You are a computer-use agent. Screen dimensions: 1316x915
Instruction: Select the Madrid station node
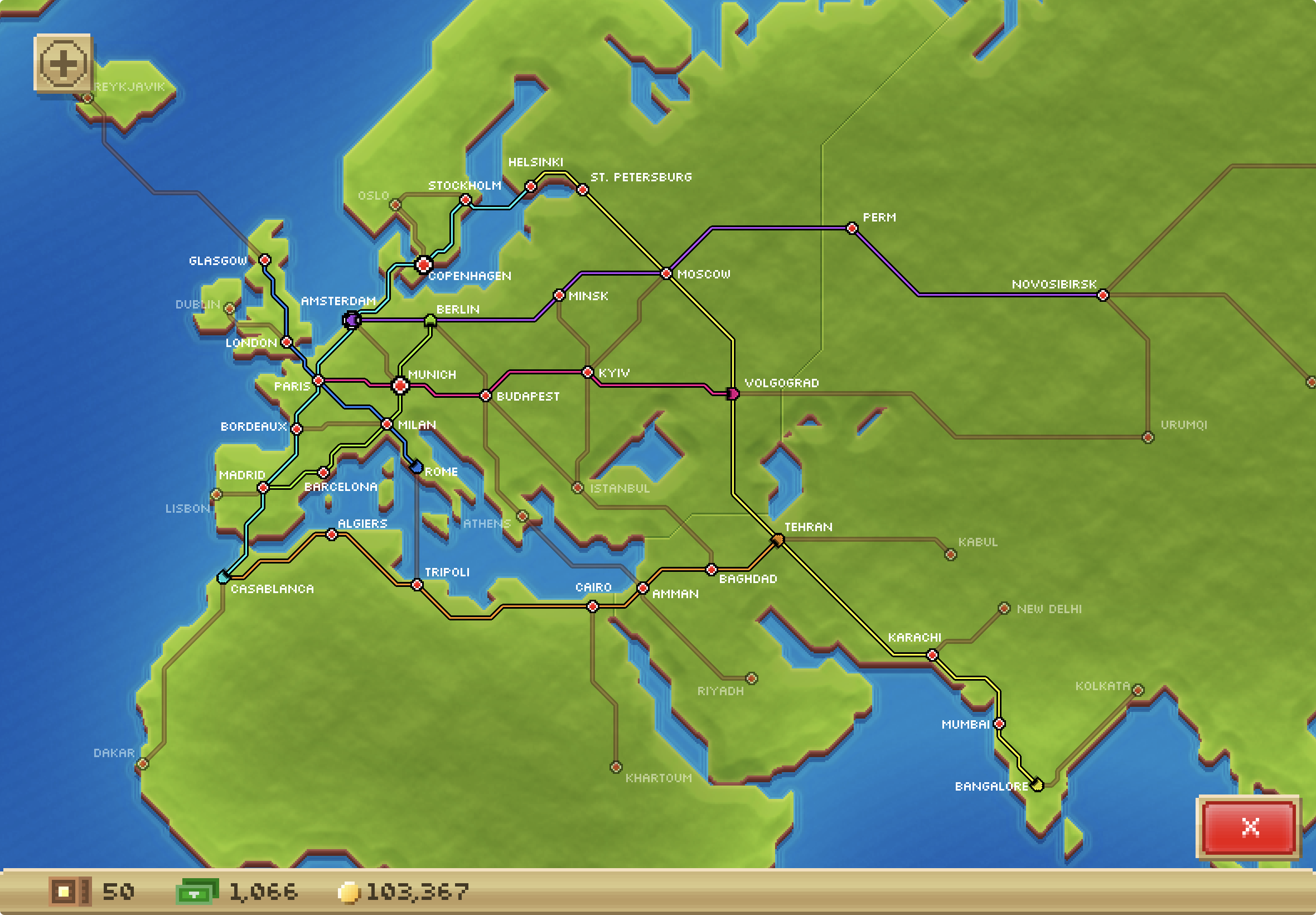(263, 488)
